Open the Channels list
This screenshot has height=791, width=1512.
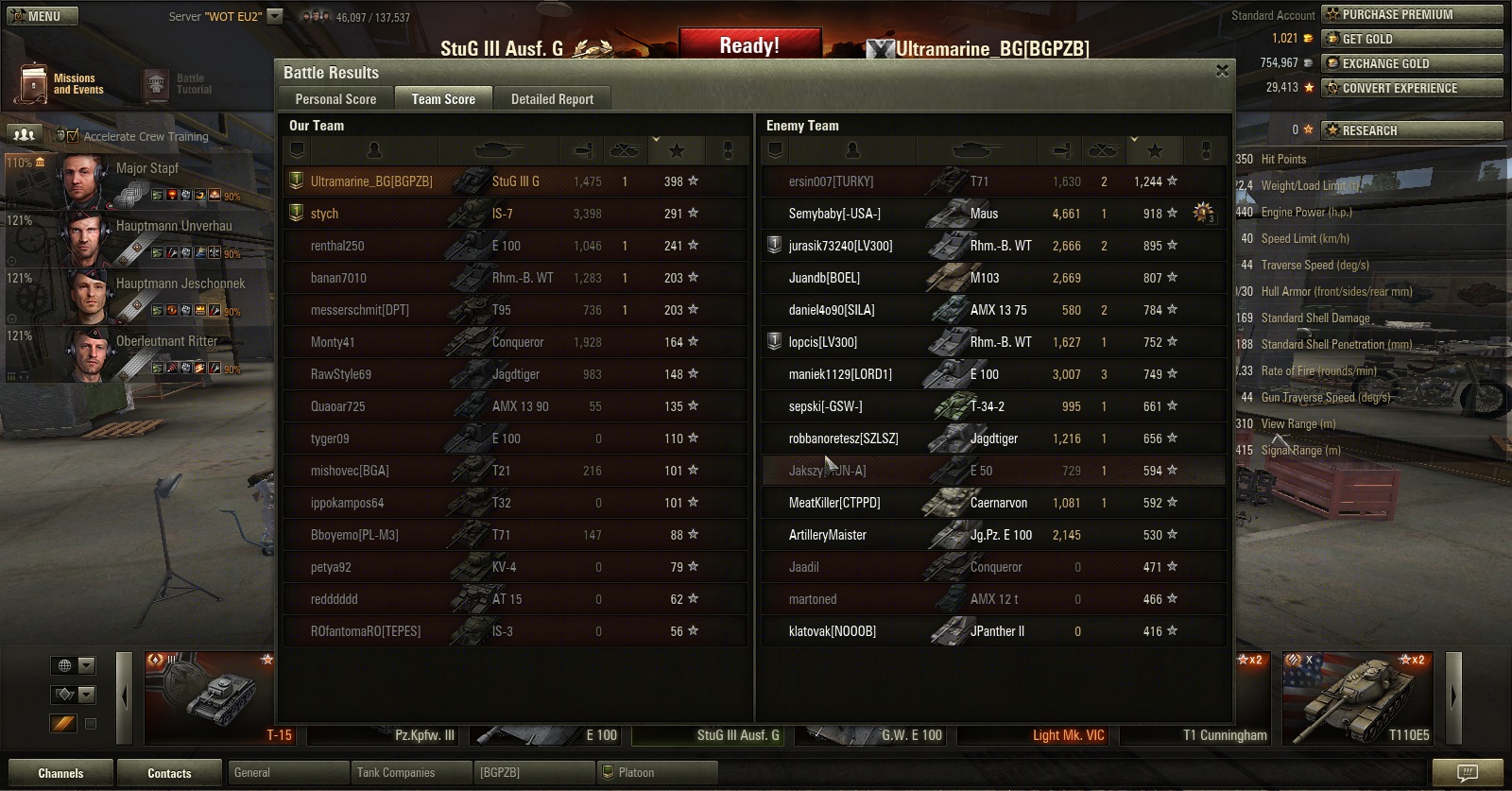(x=60, y=773)
